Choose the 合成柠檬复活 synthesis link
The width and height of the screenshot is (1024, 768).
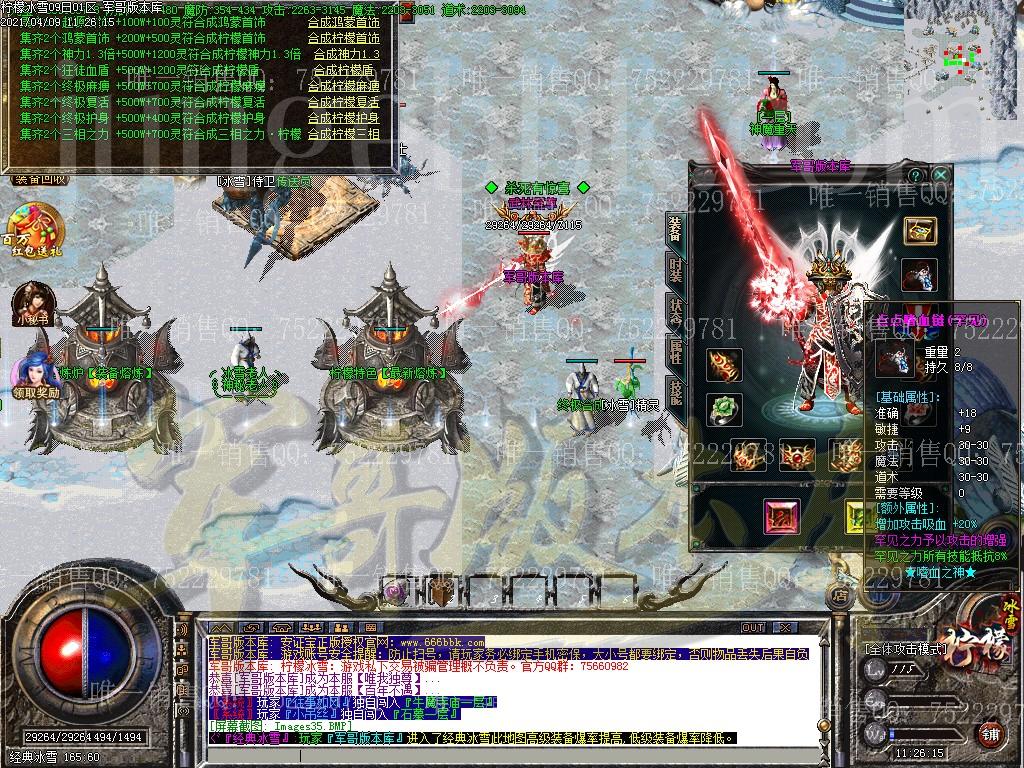pyautogui.click(x=343, y=102)
